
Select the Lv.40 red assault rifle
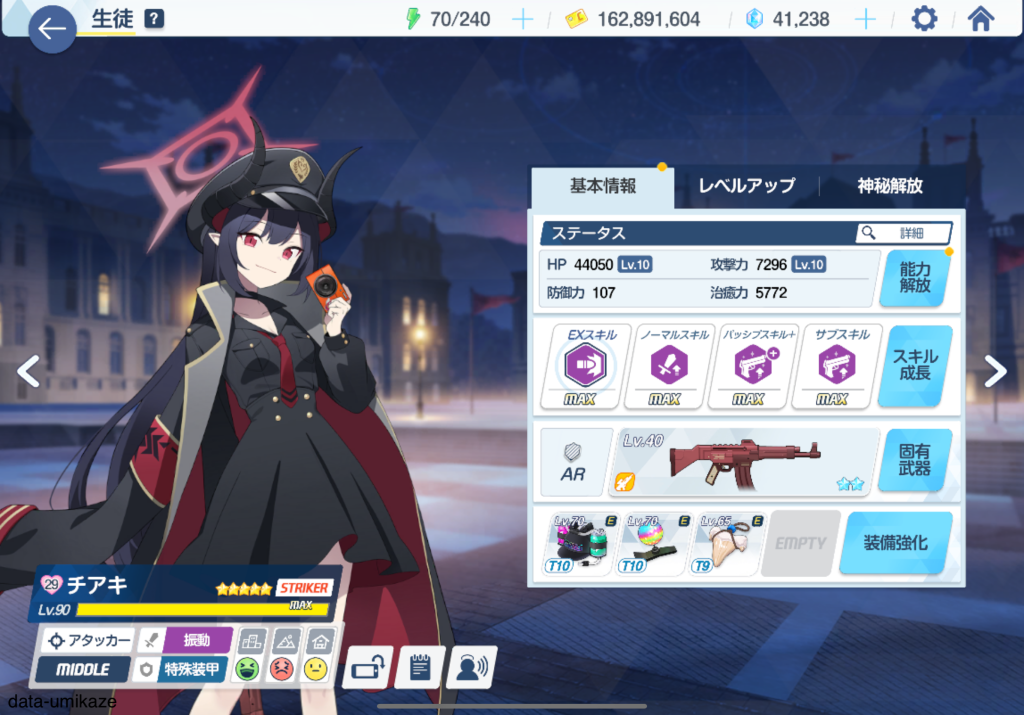[743, 462]
